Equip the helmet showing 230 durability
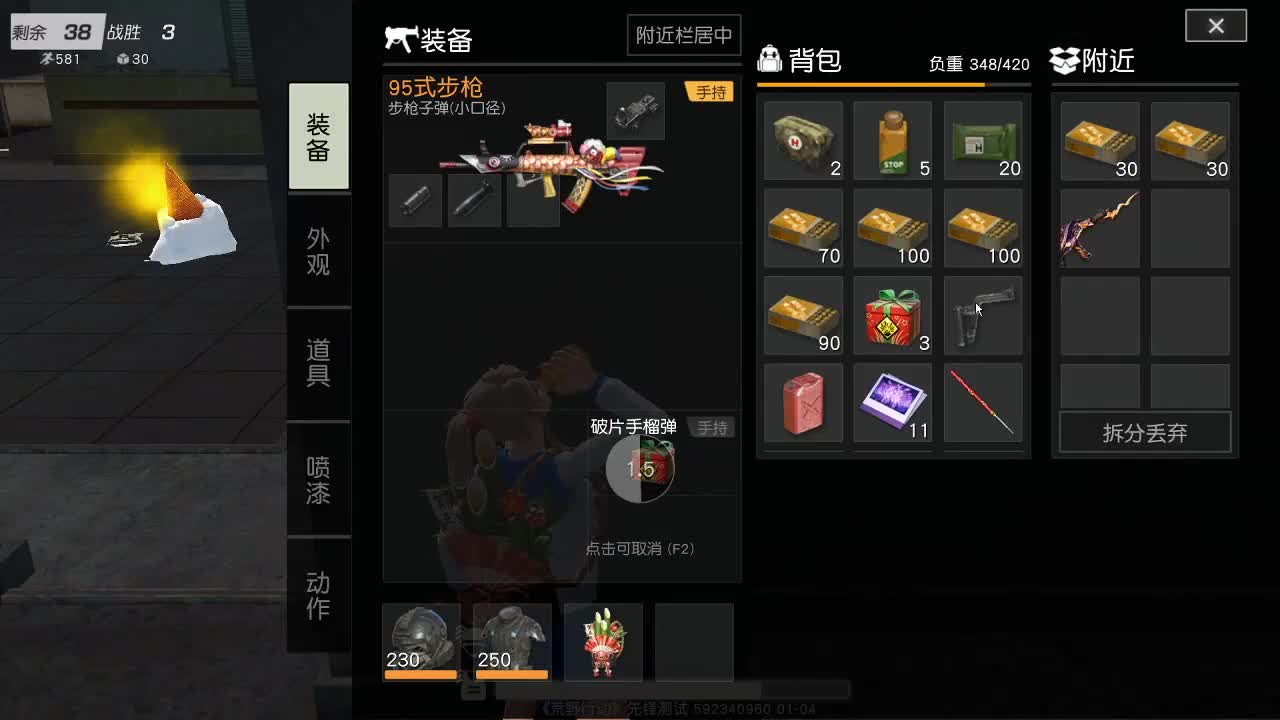 [420, 640]
